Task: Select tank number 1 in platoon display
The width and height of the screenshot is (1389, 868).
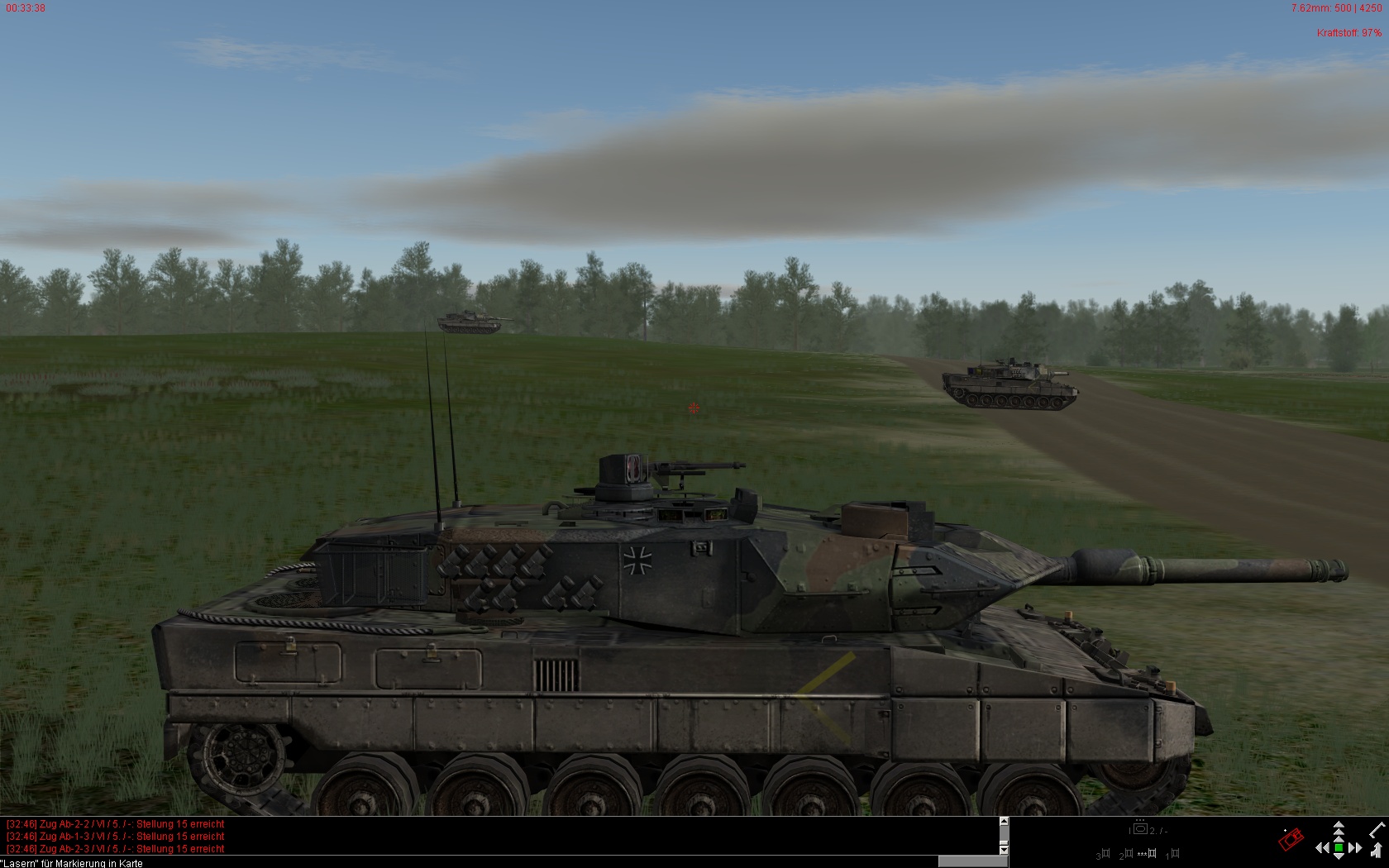Action: point(1174,854)
